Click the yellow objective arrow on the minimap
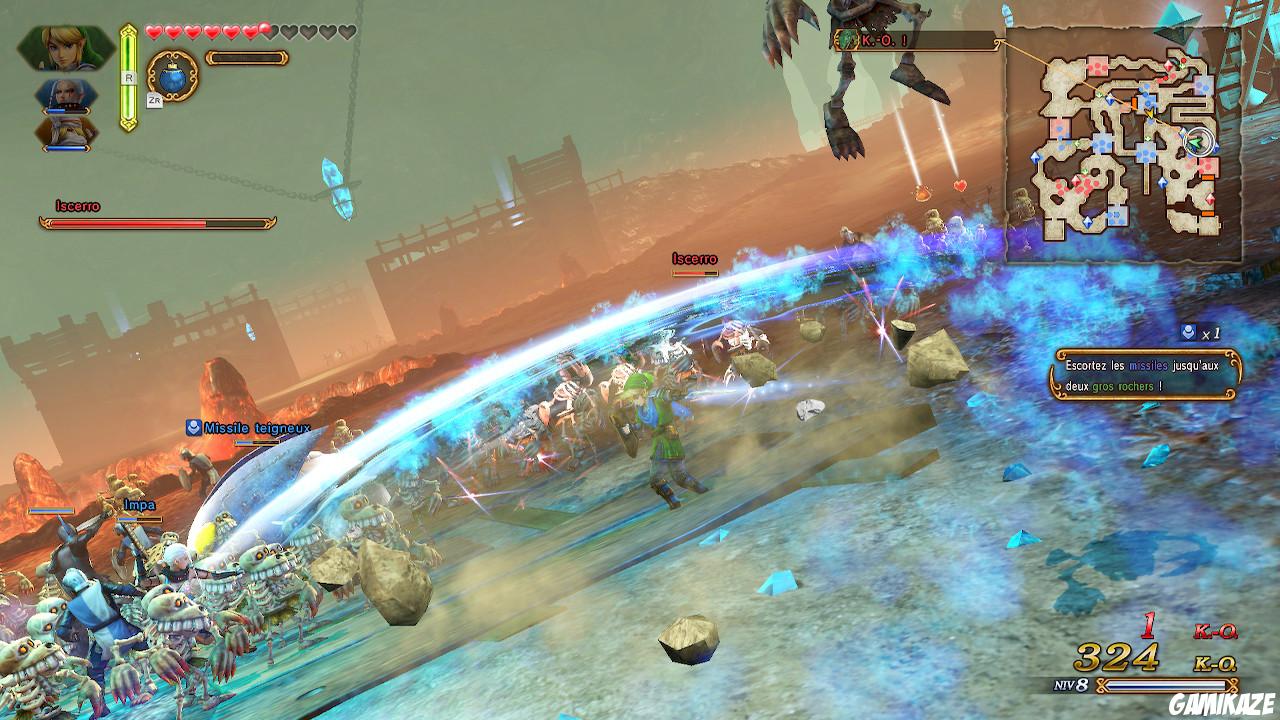The image size is (1280, 720). [x=1149, y=113]
